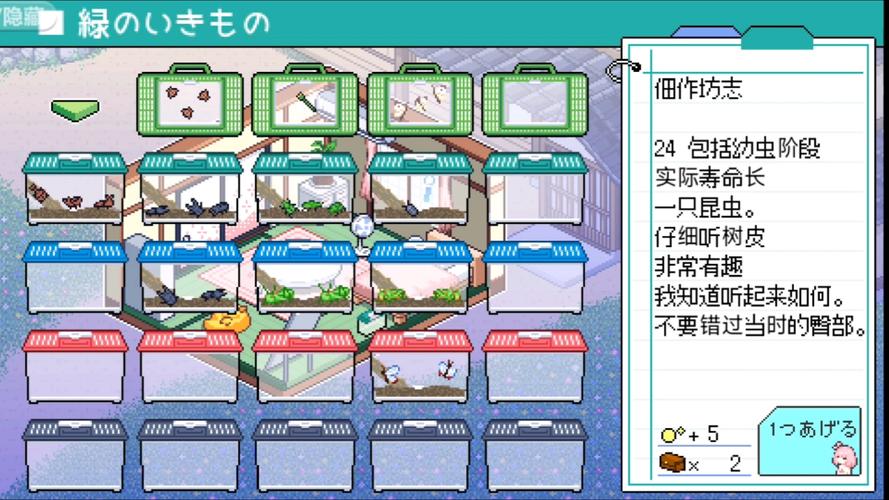Select the green case with brown bugs
The width and height of the screenshot is (889, 500).
pos(189,102)
